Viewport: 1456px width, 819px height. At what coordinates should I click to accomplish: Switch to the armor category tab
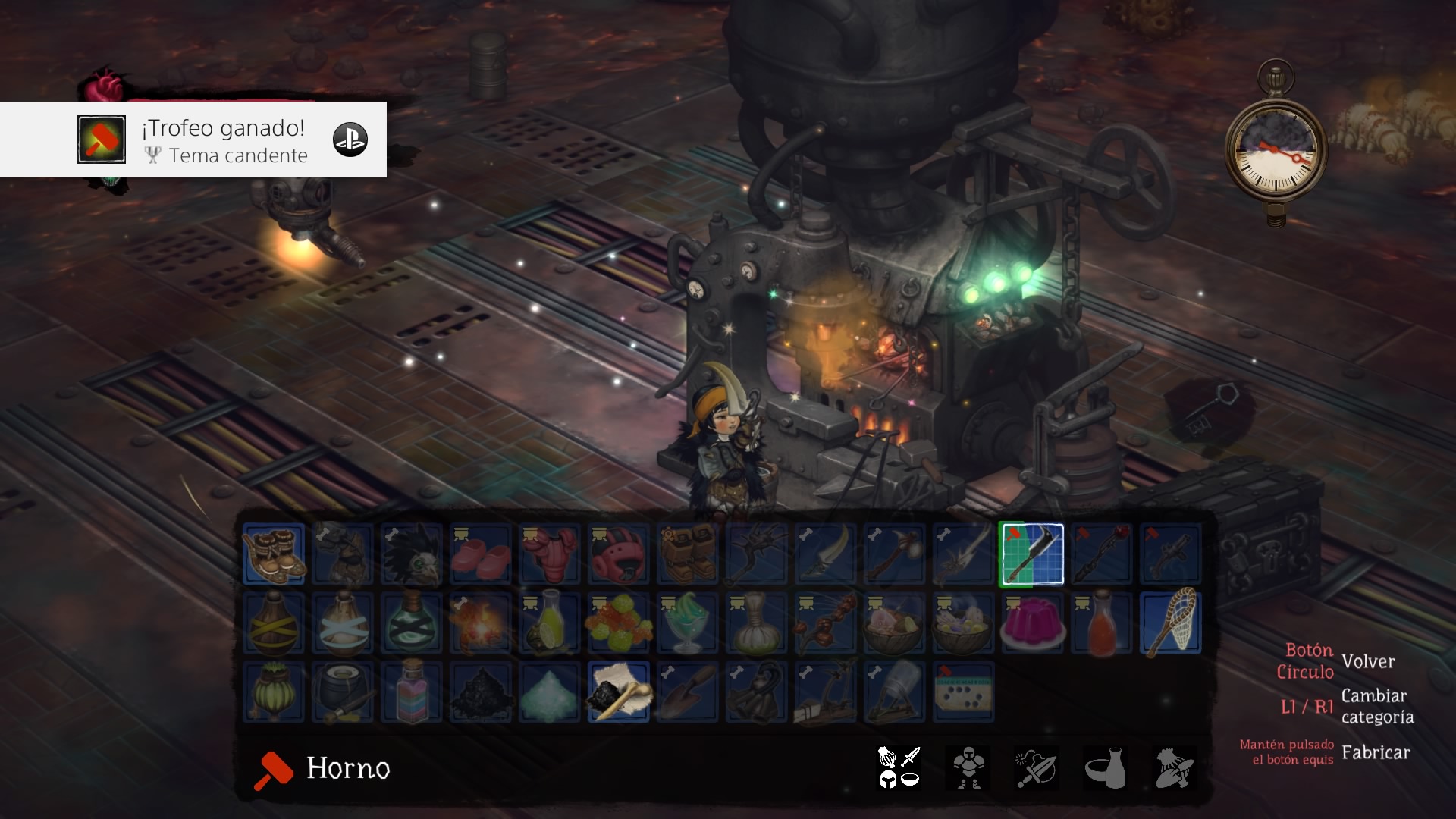[x=968, y=767]
